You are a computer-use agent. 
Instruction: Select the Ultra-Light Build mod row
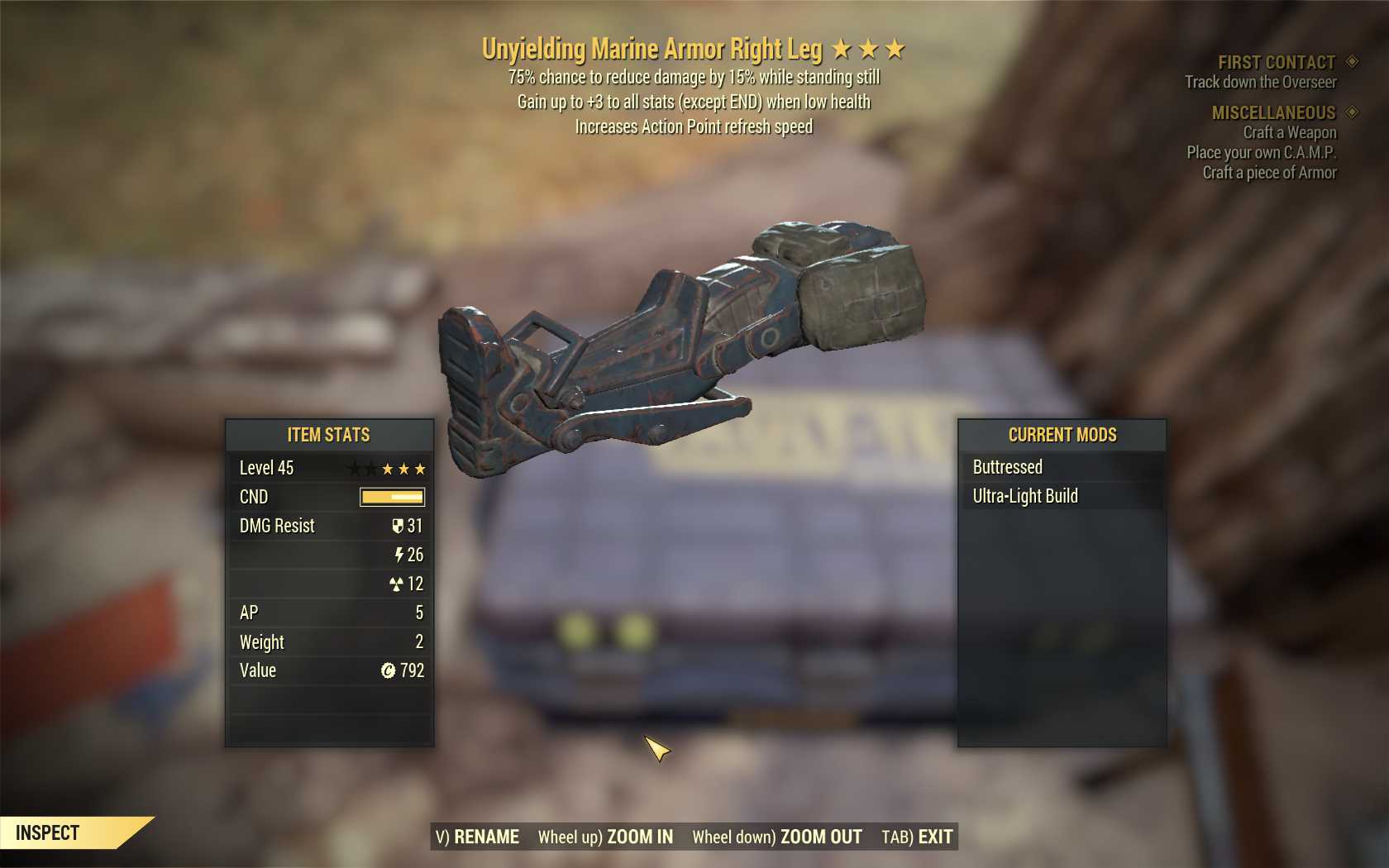pyautogui.click(x=1025, y=496)
